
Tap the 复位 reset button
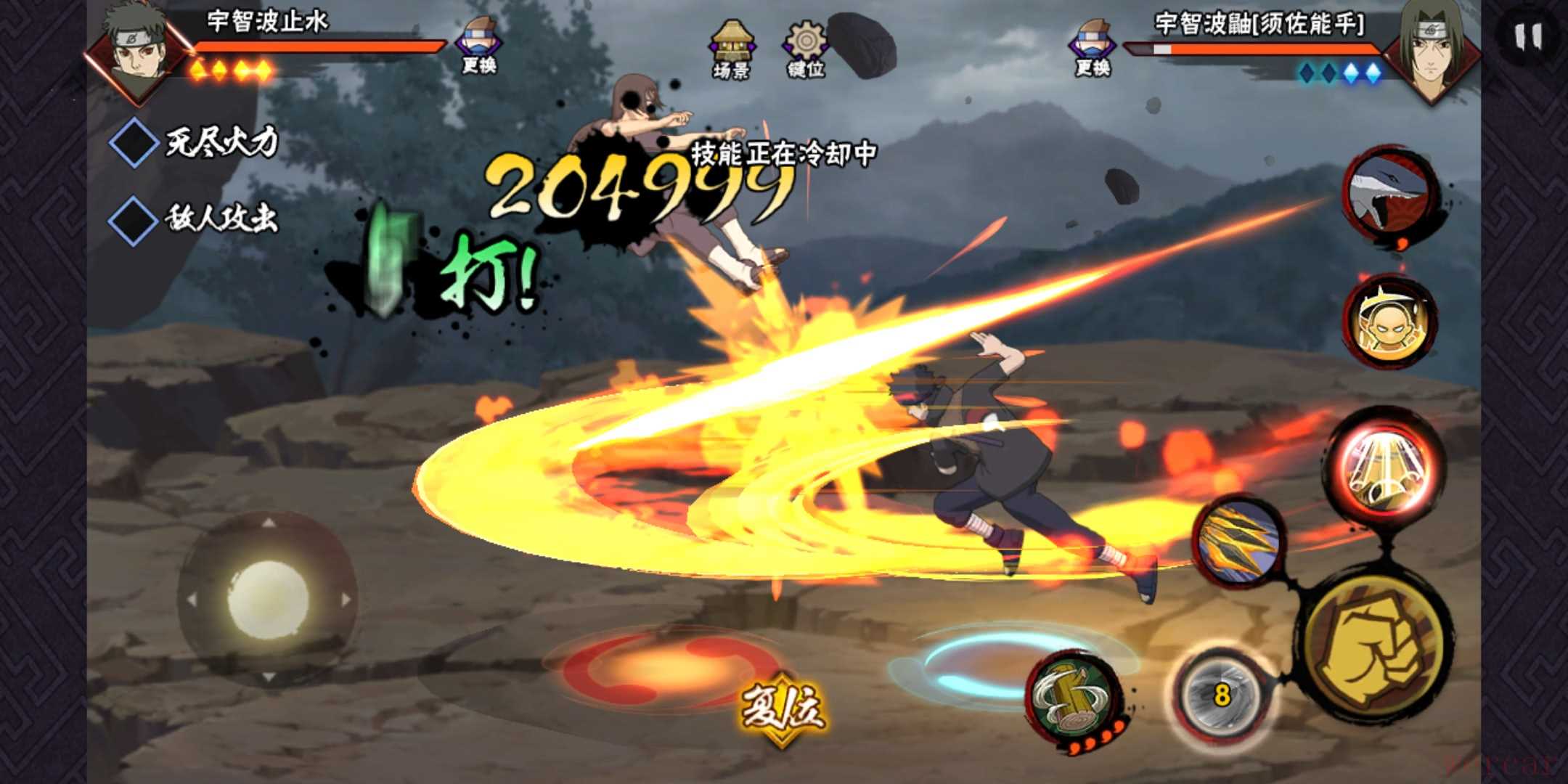pos(783,707)
